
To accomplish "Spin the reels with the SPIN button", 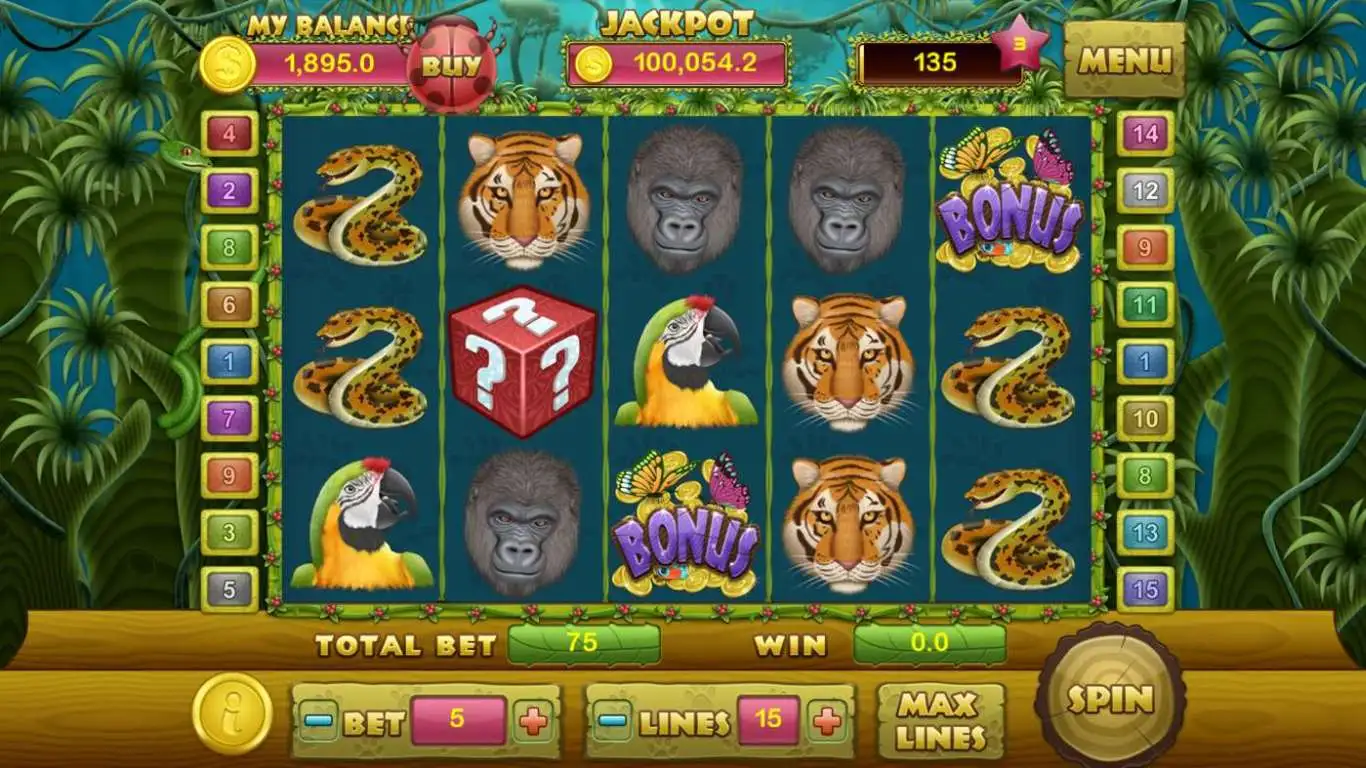I will click(1110, 698).
